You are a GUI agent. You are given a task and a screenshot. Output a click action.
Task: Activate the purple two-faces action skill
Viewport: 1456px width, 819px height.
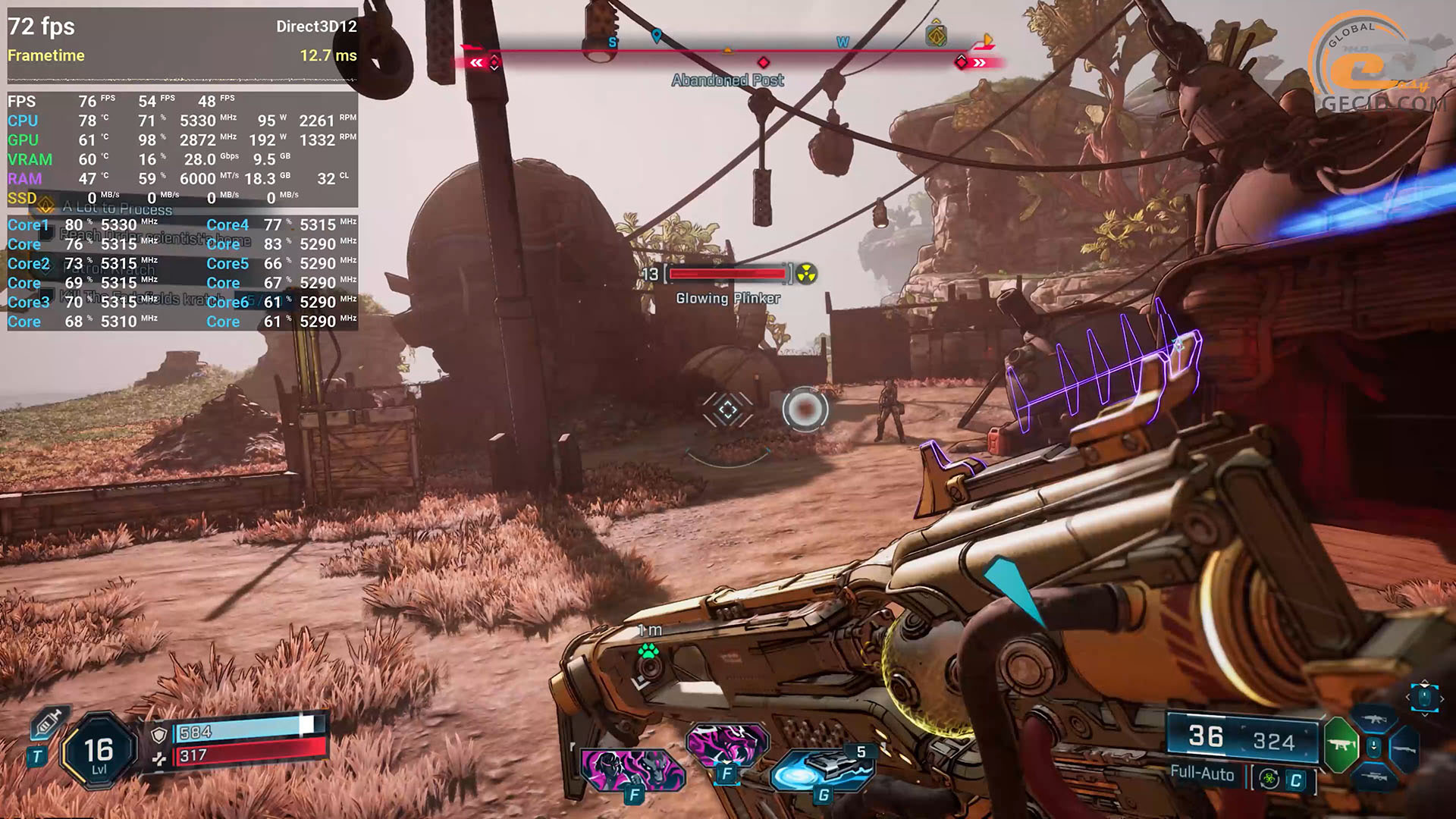coord(632,769)
